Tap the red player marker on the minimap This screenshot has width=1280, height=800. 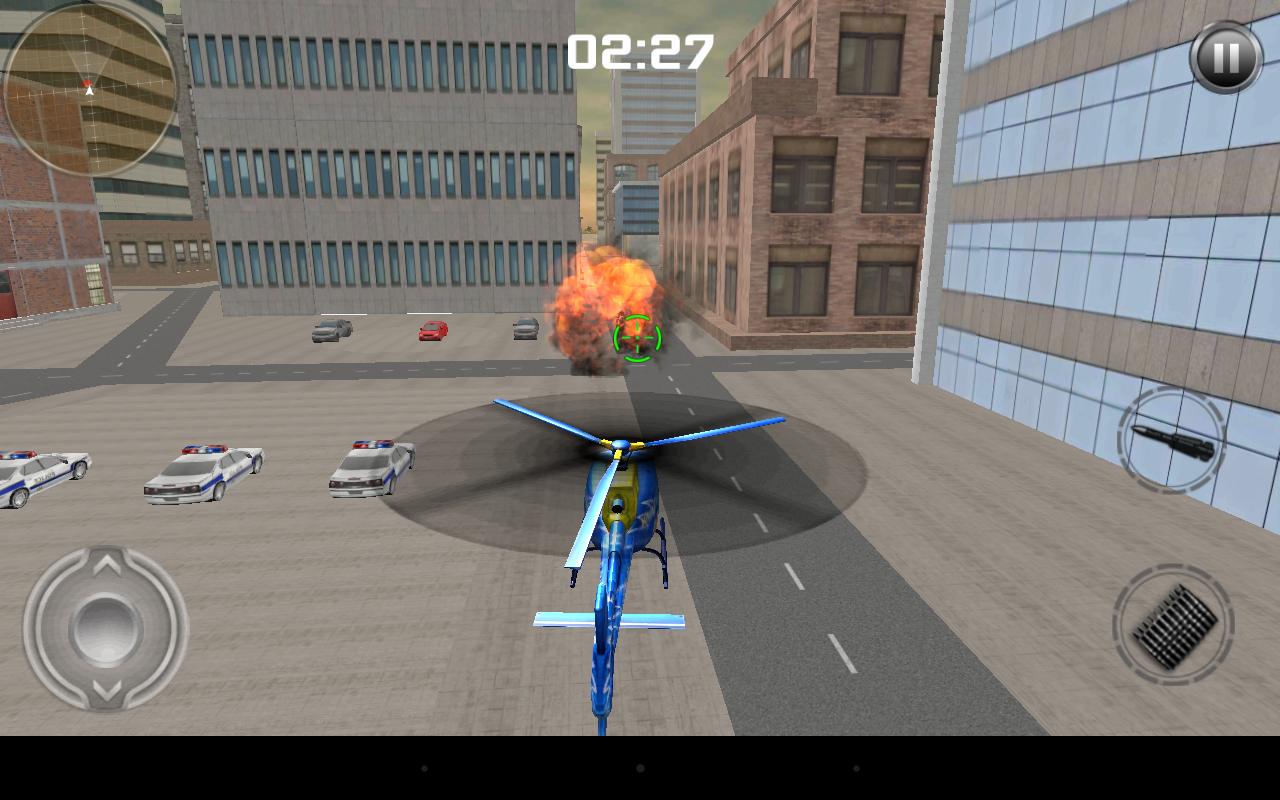click(89, 83)
